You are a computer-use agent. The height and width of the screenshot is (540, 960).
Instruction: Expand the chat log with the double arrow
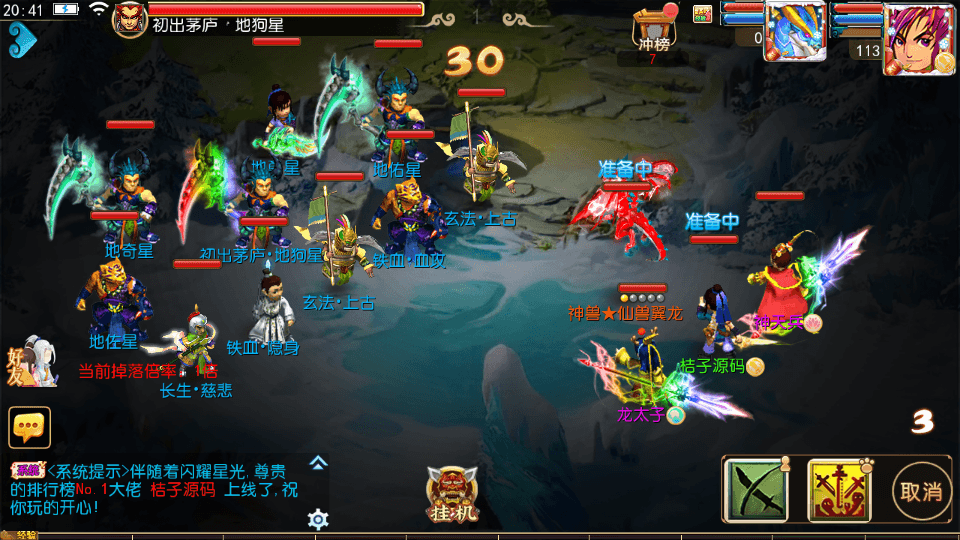318,463
